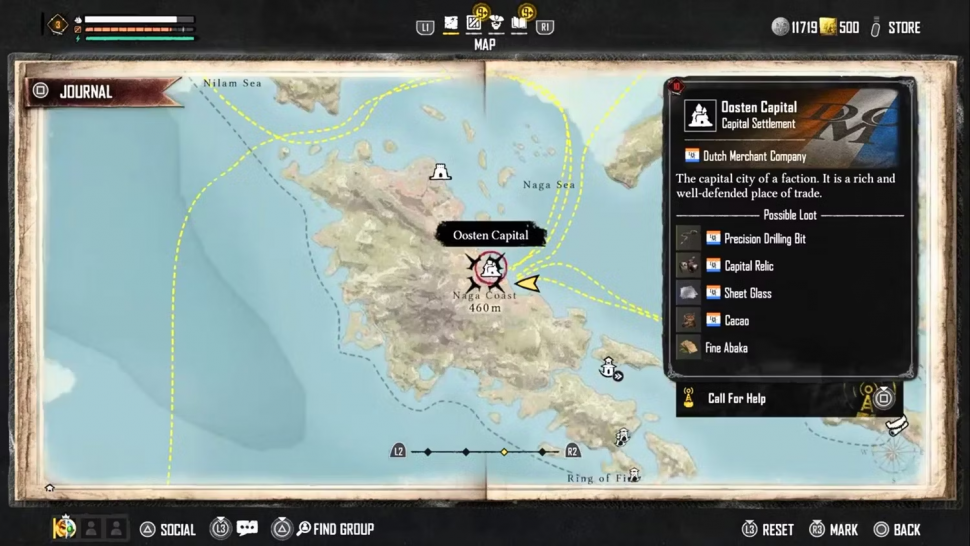Go back from the map
Screen dimensions: 970x546
pyautogui.click(x=897, y=529)
